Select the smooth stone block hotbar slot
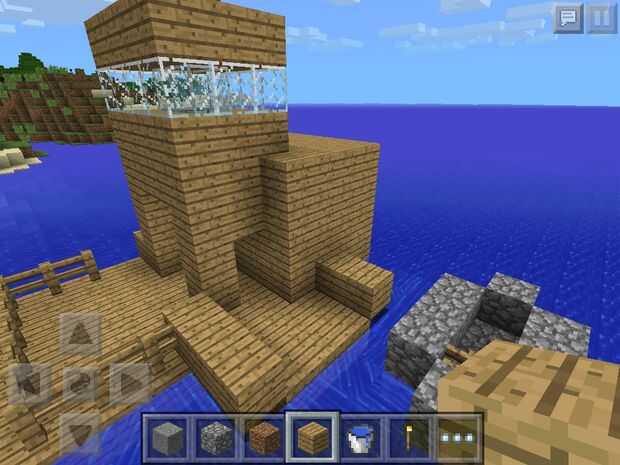 pos(166,437)
